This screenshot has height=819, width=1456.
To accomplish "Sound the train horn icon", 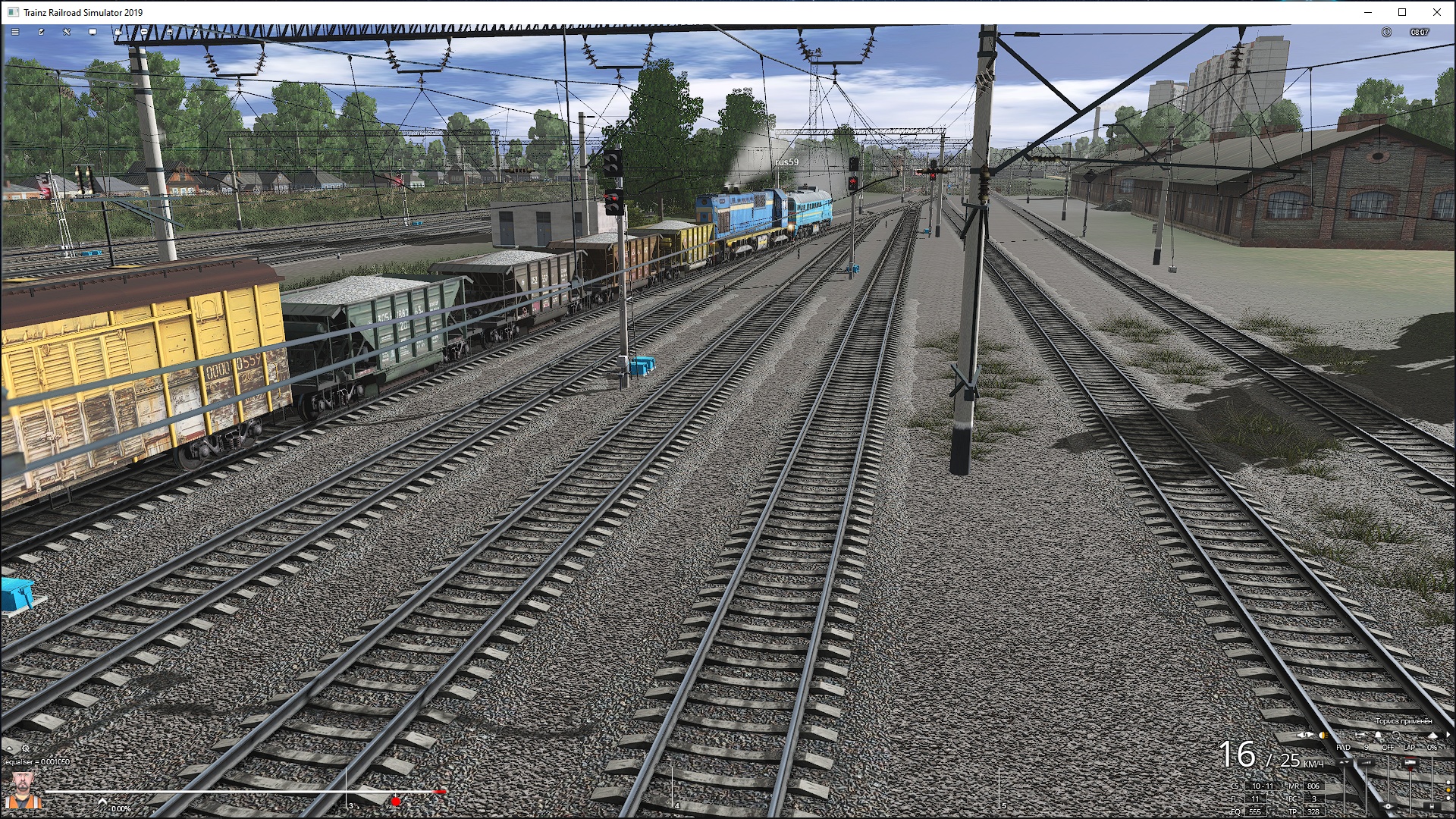I will click(x=1360, y=735).
